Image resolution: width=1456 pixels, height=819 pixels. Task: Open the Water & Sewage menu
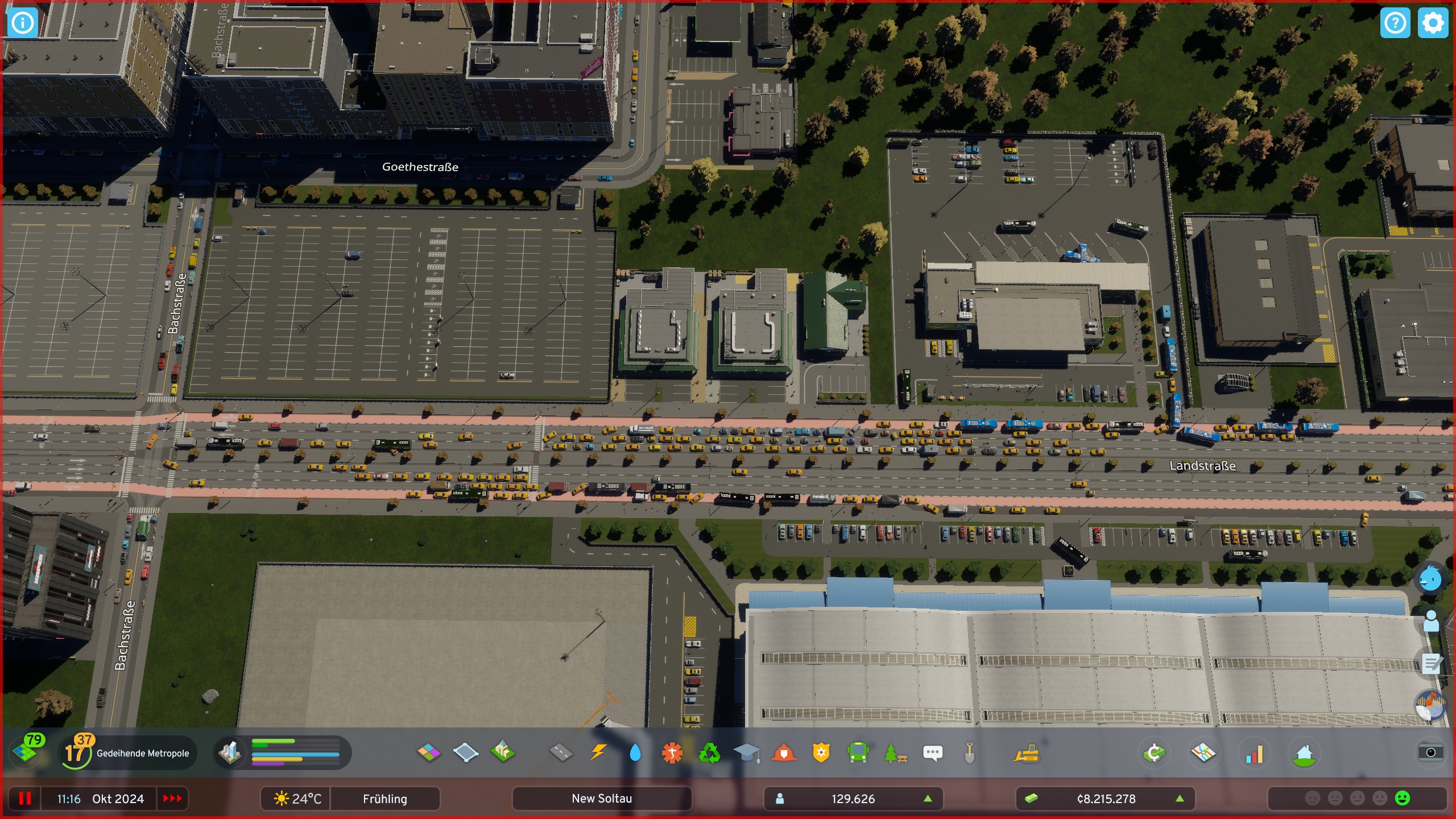(x=635, y=752)
